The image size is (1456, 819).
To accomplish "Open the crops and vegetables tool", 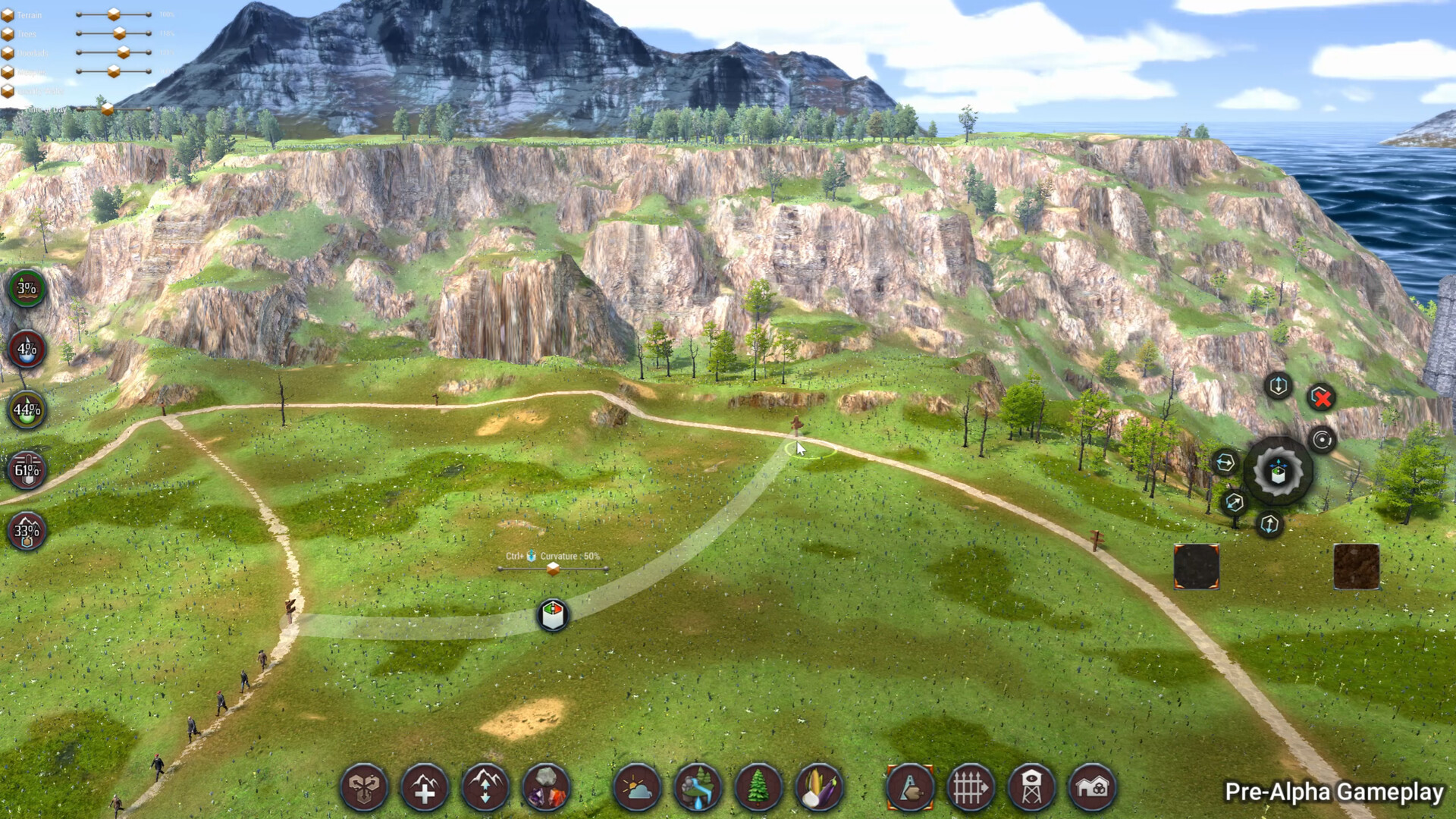I will [819, 788].
